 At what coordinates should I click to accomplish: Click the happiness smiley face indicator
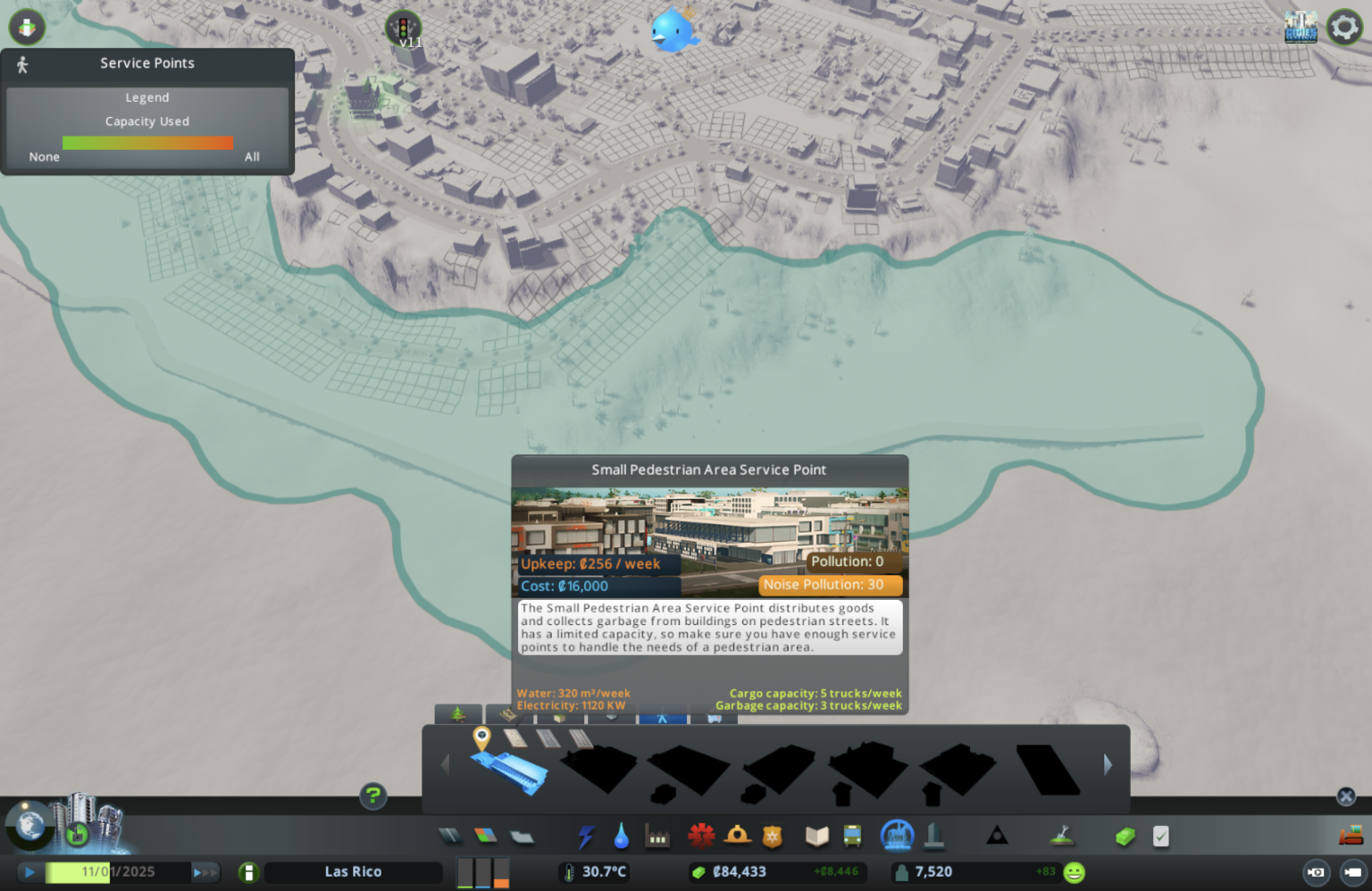pyautogui.click(x=1073, y=872)
